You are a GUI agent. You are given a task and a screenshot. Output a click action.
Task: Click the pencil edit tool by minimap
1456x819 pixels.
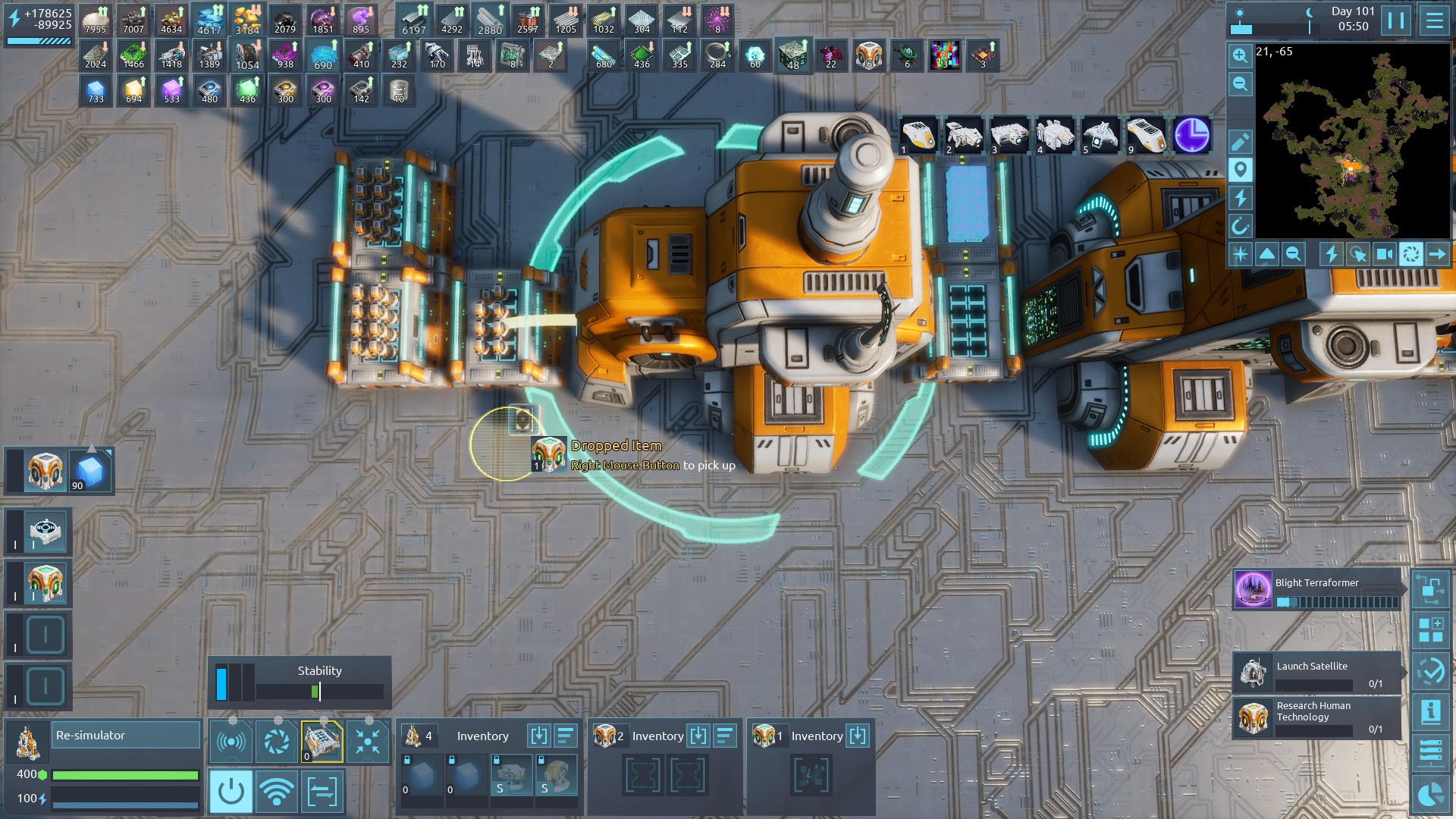pyautogui.click(x=1240, y=143)
